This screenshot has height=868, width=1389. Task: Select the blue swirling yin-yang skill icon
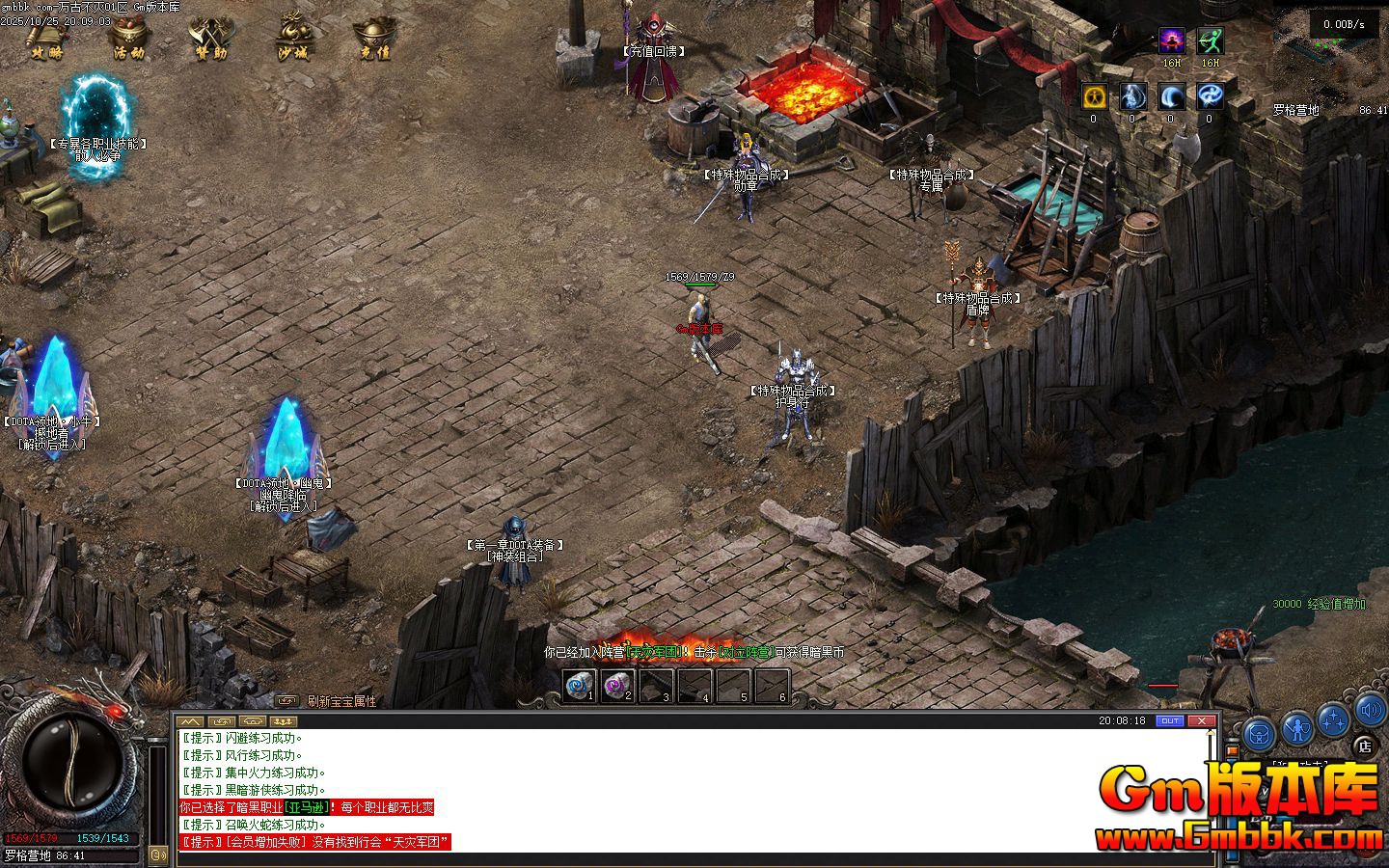point(1210,96)
